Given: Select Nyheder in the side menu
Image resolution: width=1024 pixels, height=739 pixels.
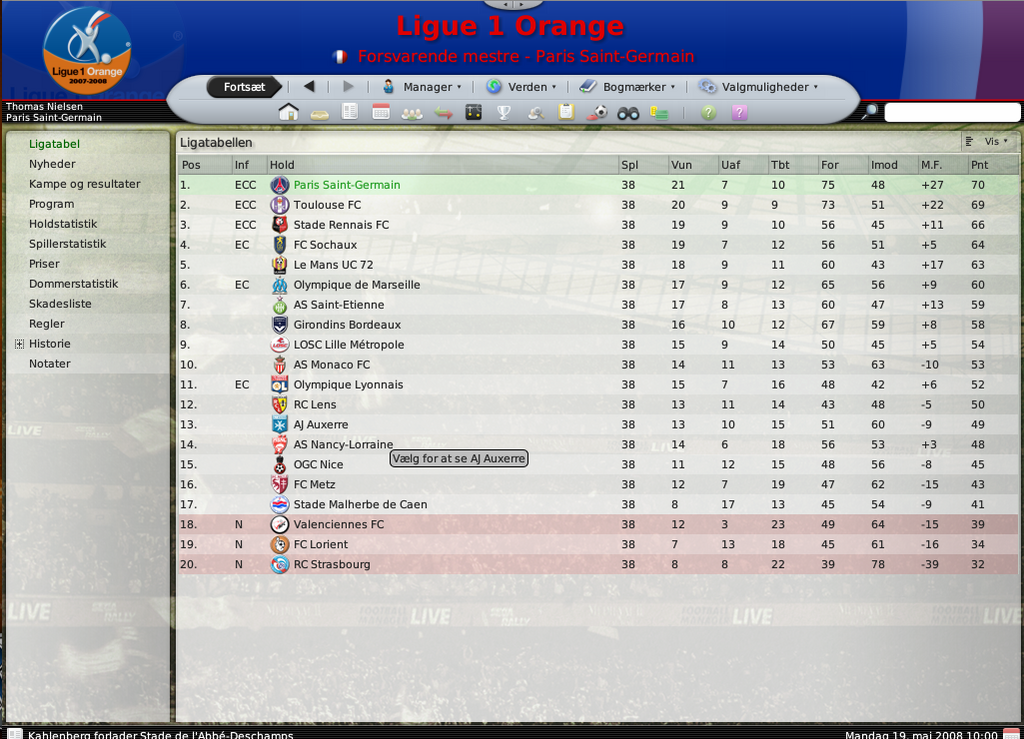Looking at the screenshot, I should click(52, 164).
